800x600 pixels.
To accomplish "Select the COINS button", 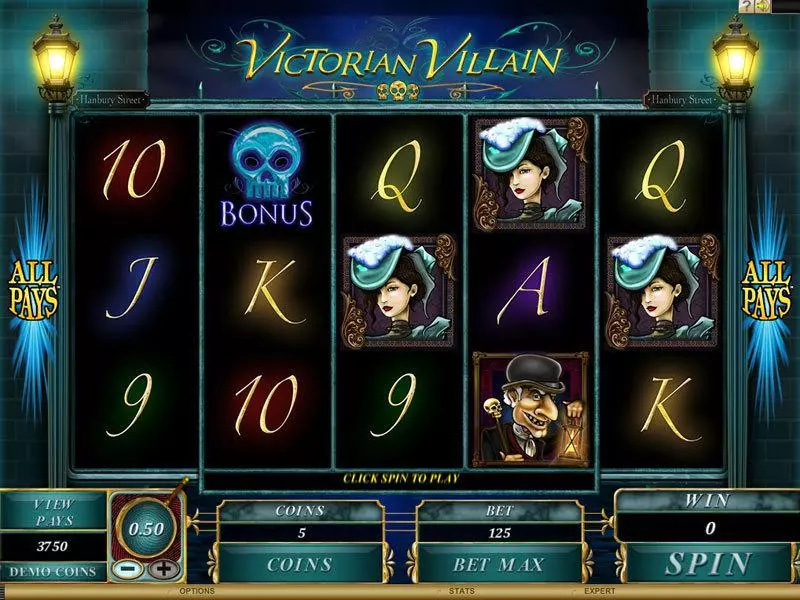I will click(299, 564).
